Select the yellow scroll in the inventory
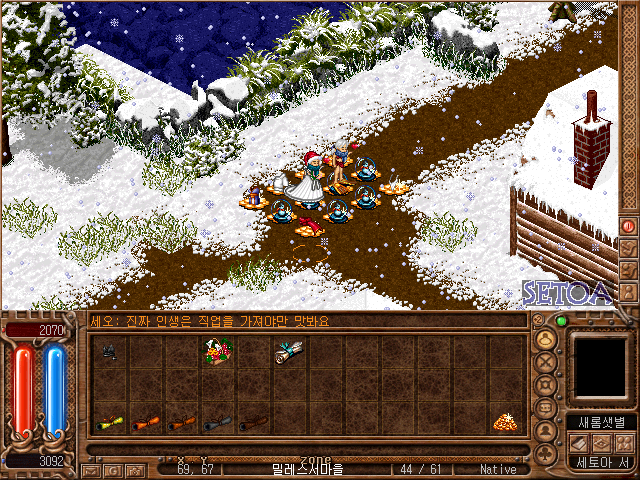640x480 pixels. pyautogui.click(x=109, y=423)
